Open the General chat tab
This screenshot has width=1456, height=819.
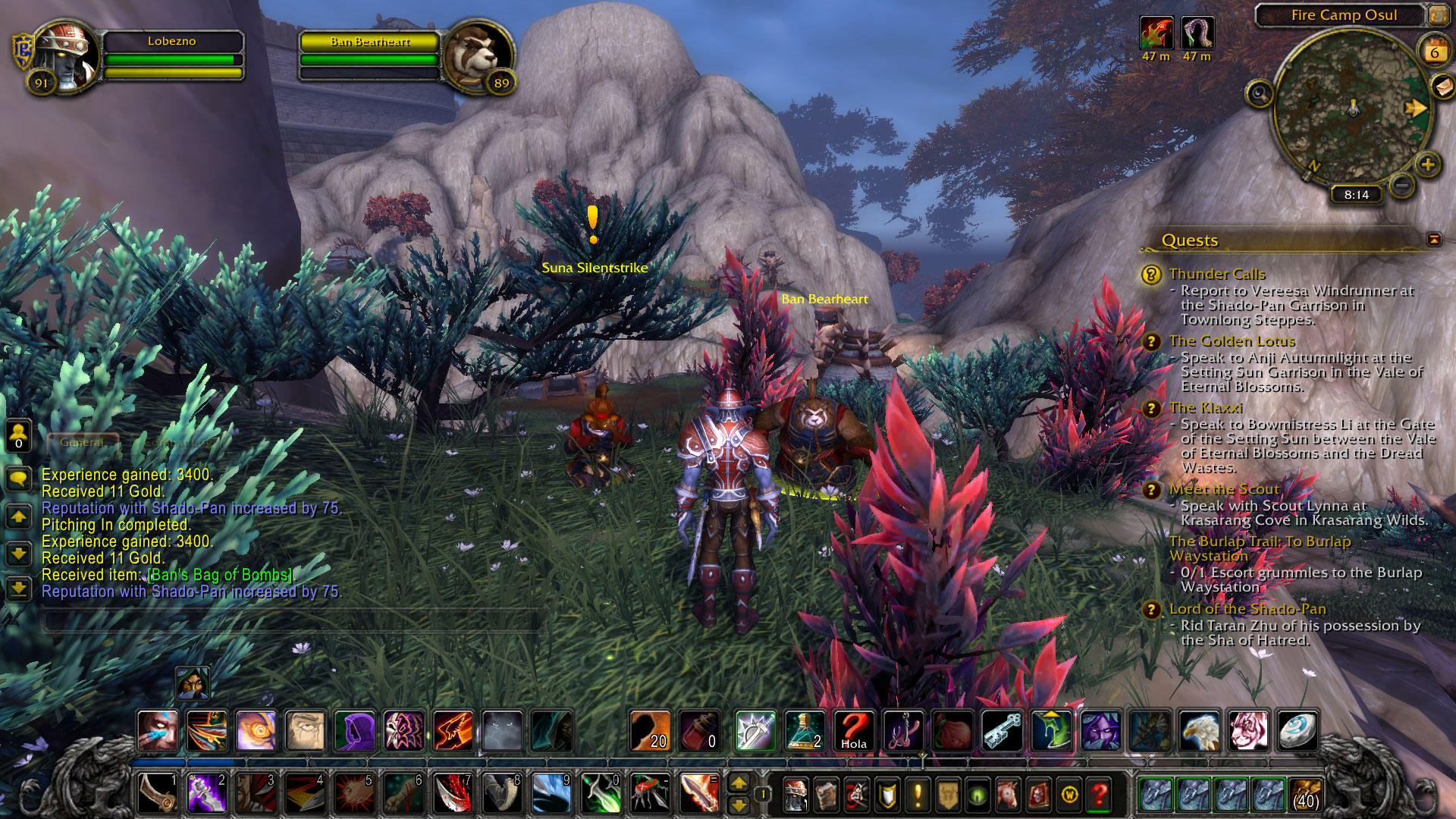(83, 442)
